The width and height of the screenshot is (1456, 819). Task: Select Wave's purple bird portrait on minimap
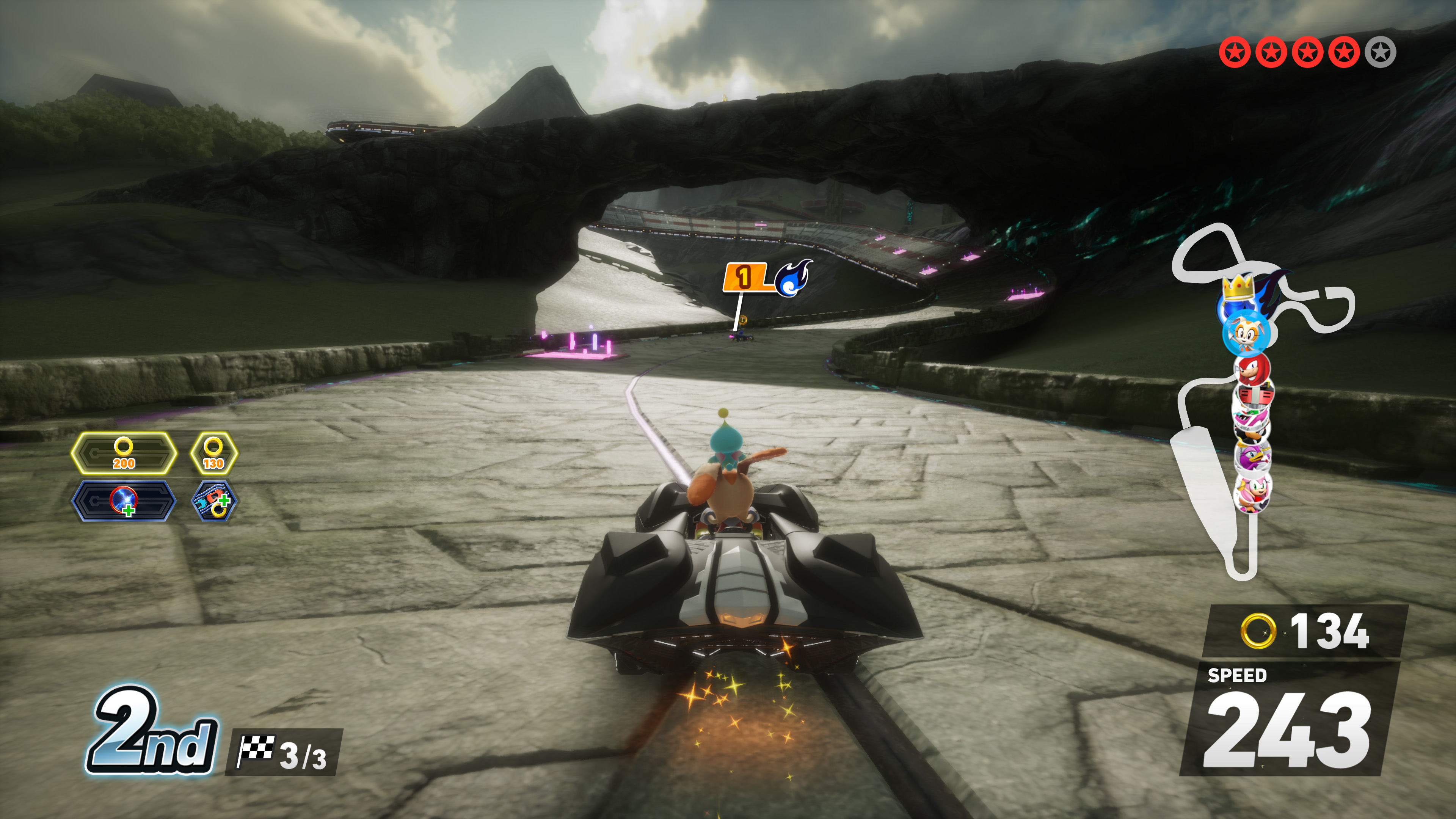tap(1252, 457)
